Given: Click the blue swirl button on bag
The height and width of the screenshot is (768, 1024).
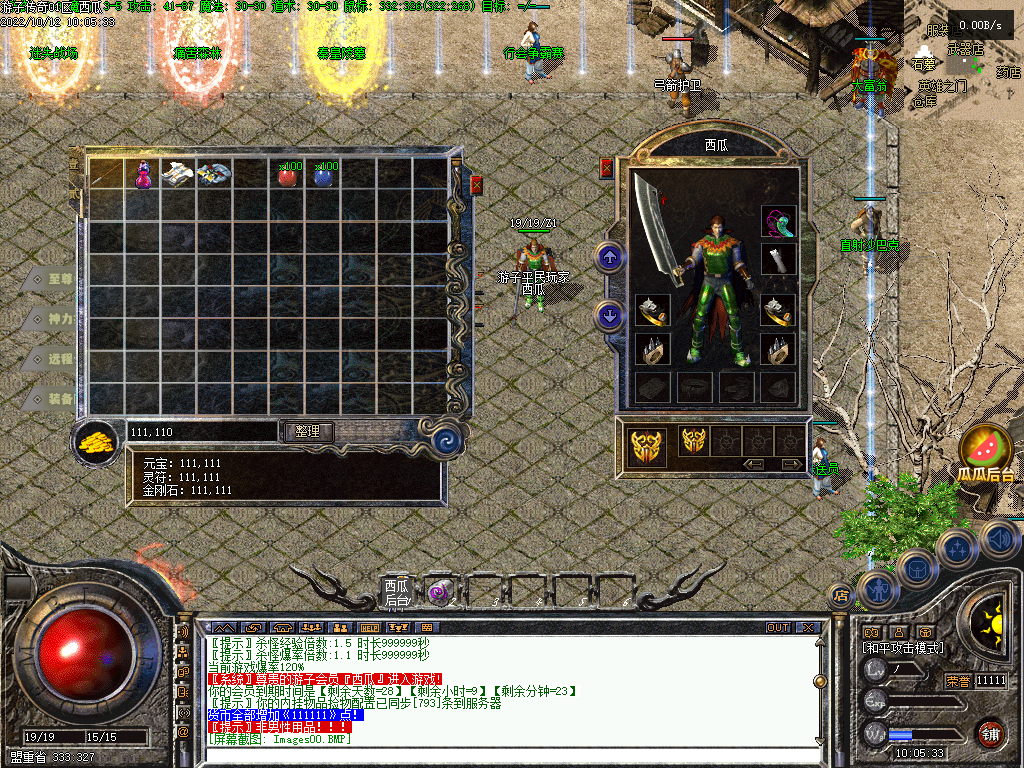Looking at the screenshot, I should click(444, 436).
